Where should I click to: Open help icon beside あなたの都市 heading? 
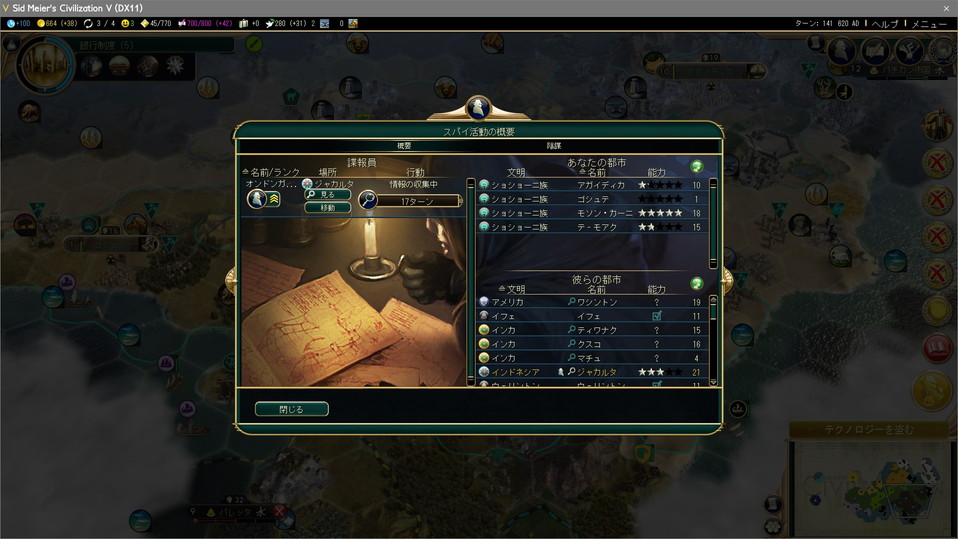[x=697, y=166]
